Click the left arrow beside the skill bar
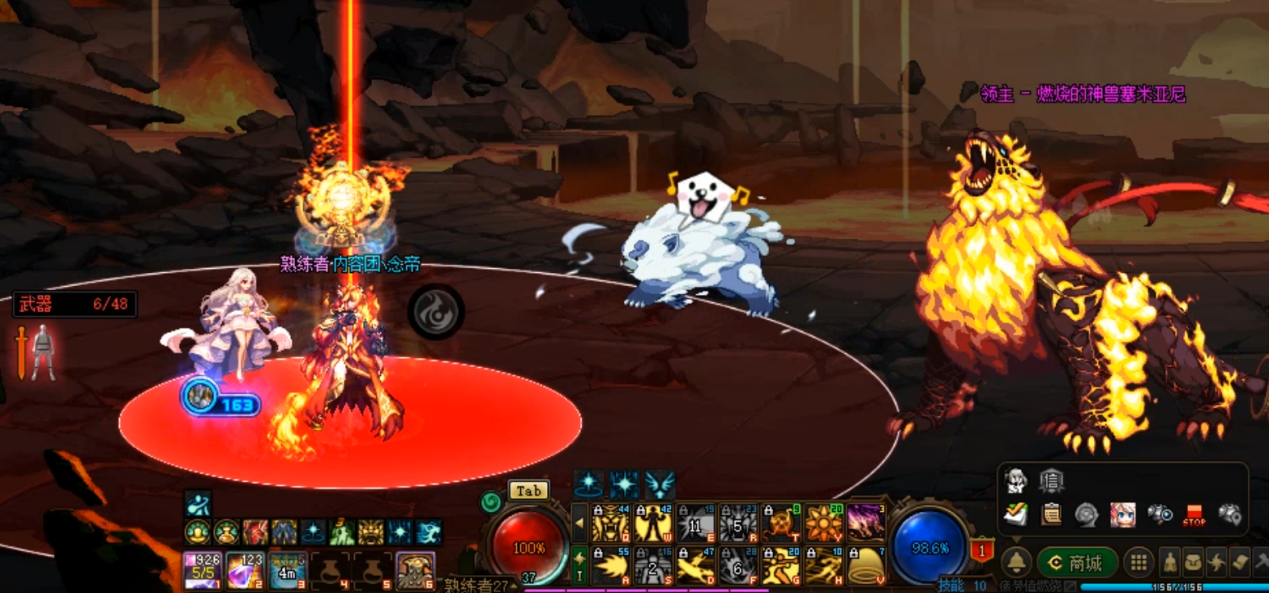The image size is (1269, 593). point(579,523)
